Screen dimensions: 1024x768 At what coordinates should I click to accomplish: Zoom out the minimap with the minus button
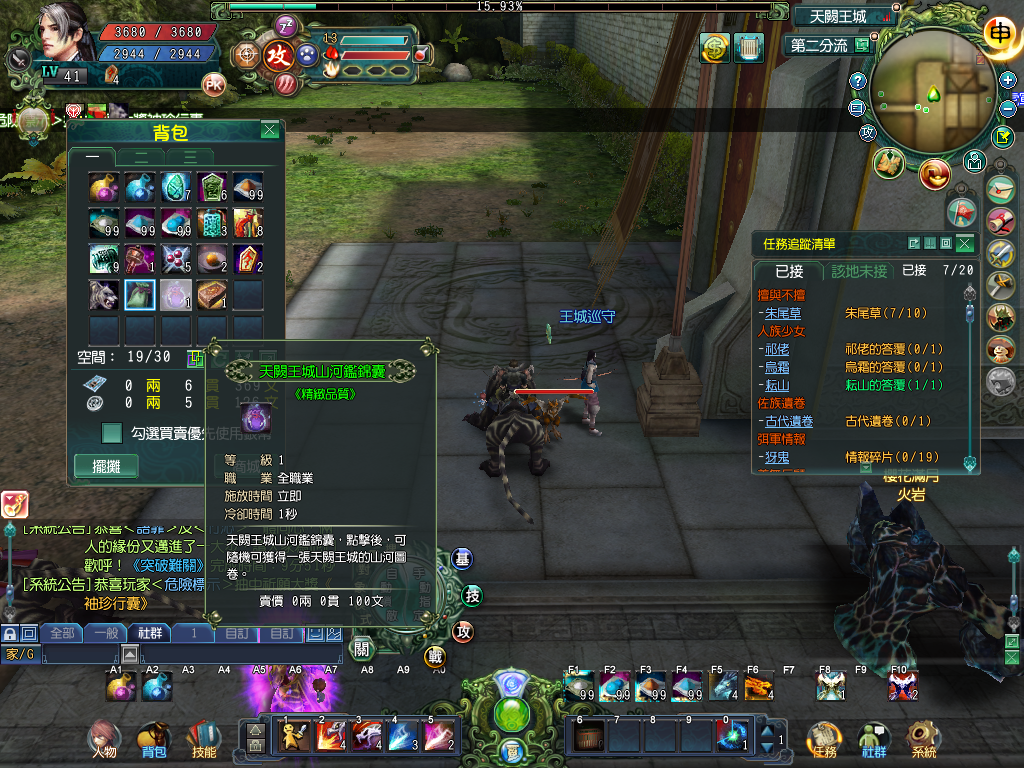point(1008,108)
